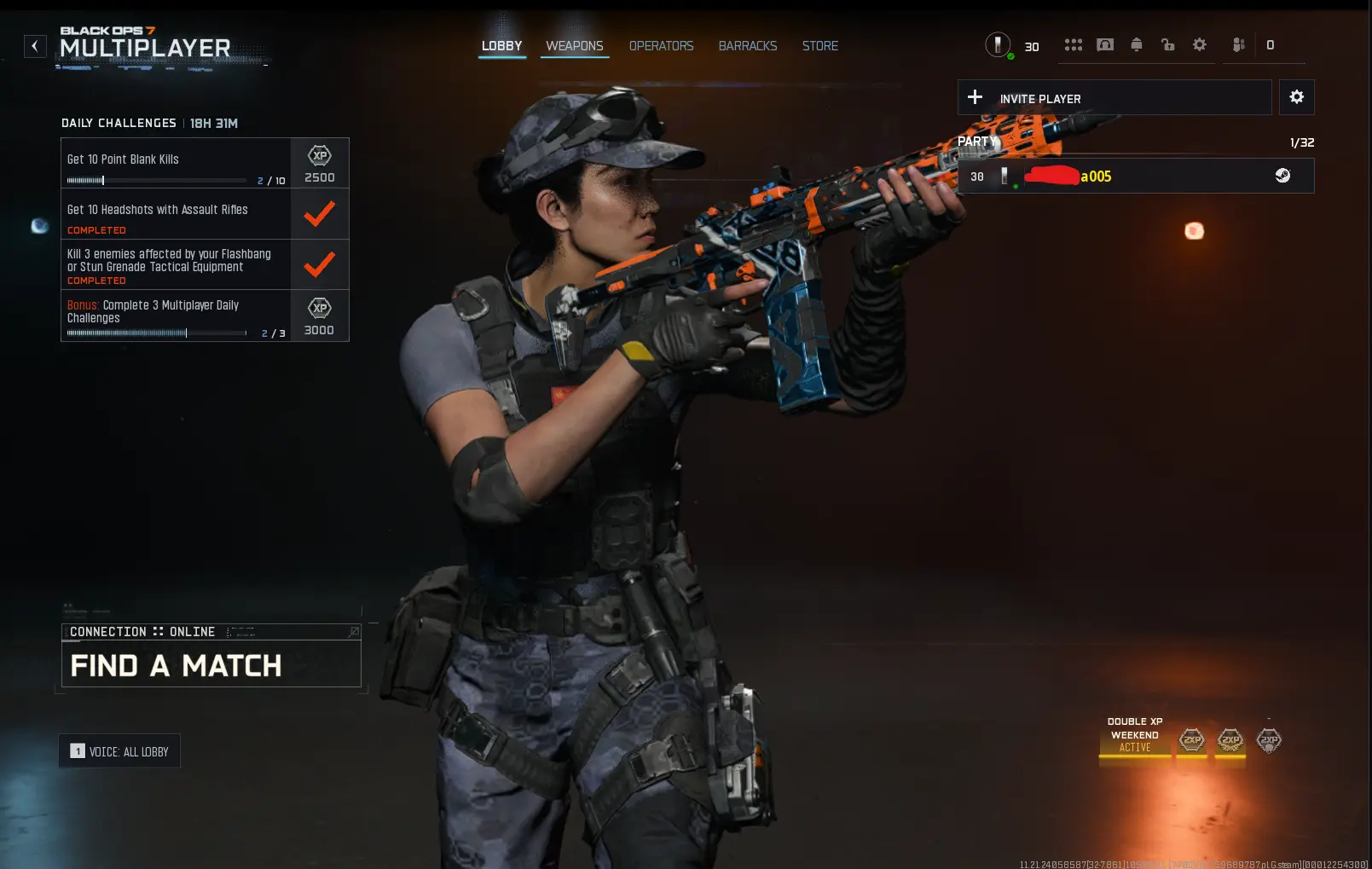Open game settings with the top gear icon
The image size is (1372, 869).
pos(1199,45)
